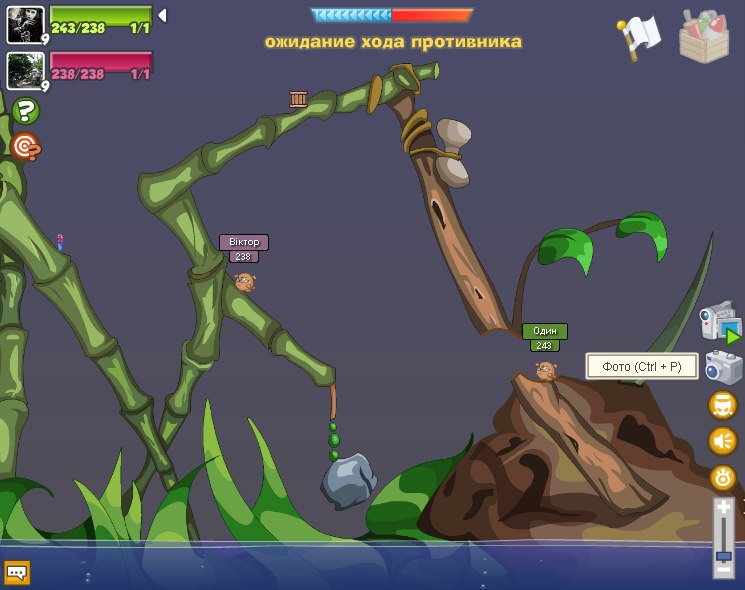Screen dimensions: 745x590
Task: Click the white surrender flag icon
Action: point(638,35)
